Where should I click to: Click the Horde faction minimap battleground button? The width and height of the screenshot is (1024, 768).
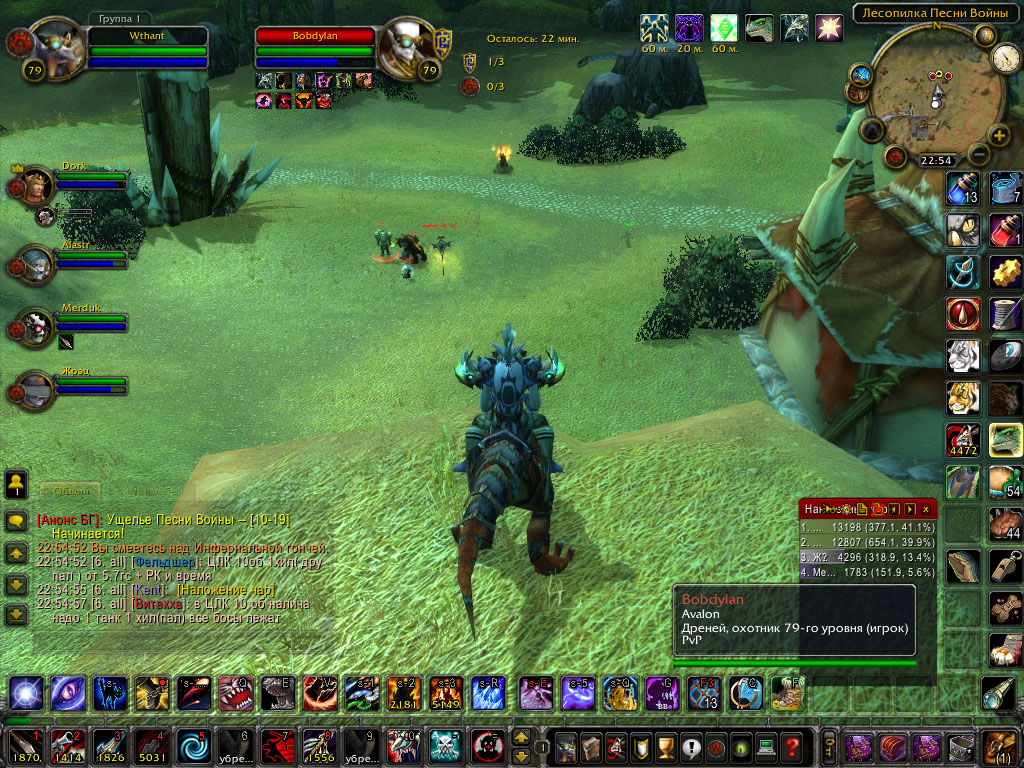pyautogui.click(x=895, y=157)
